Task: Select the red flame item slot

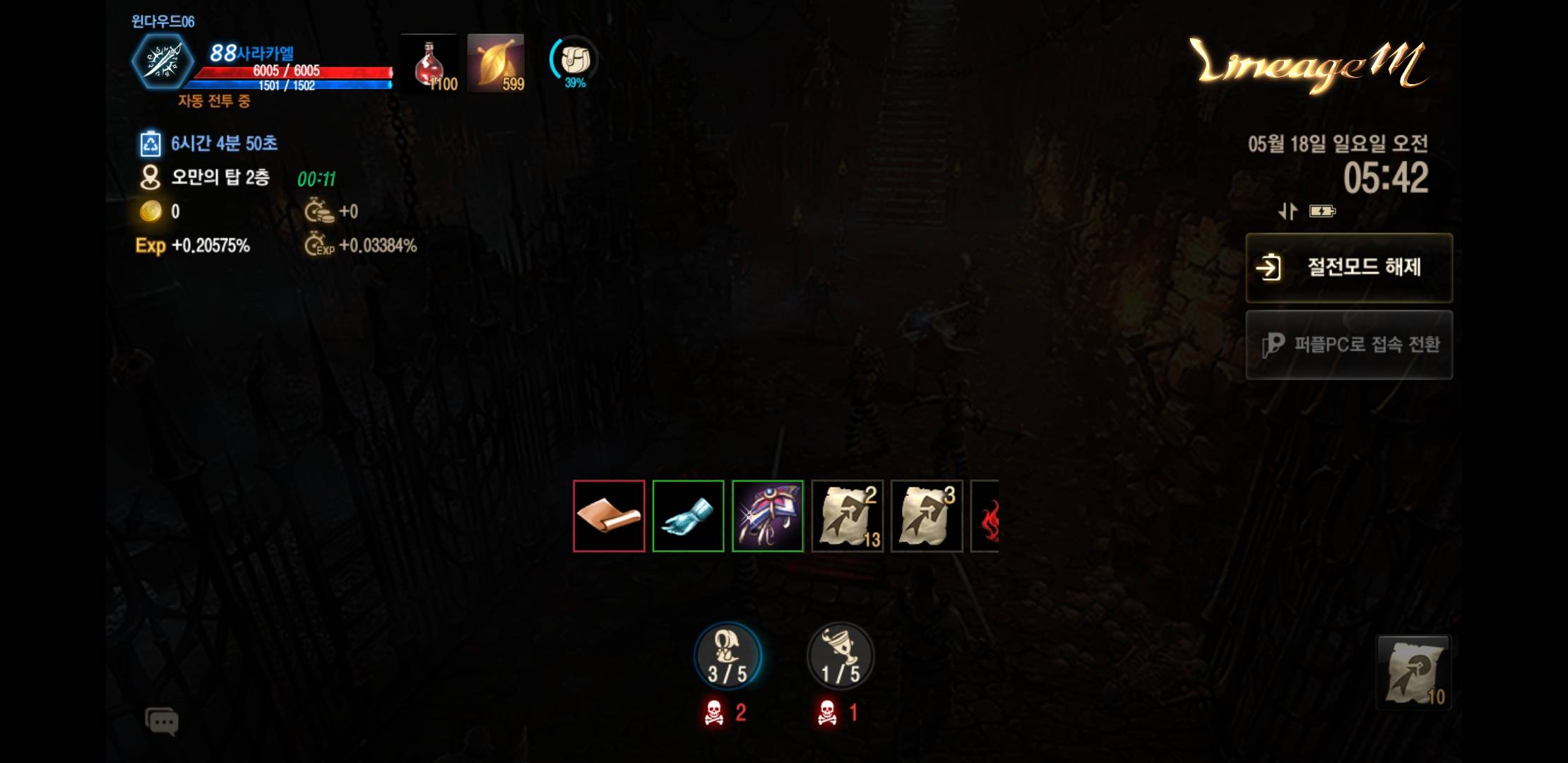Action: pos(986,516)
